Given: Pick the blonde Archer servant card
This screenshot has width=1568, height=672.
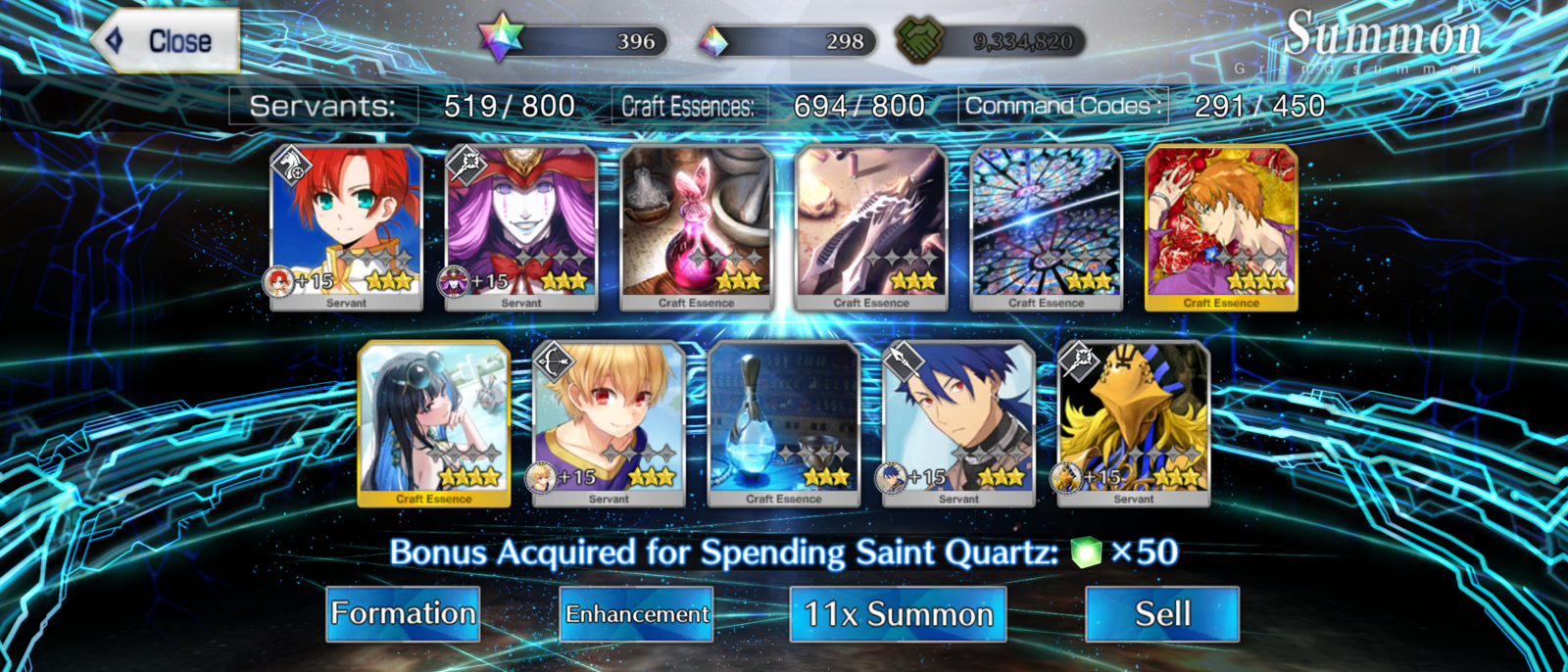Looking at the screenshot, I should pyautogui.click(x=609, y=423).
